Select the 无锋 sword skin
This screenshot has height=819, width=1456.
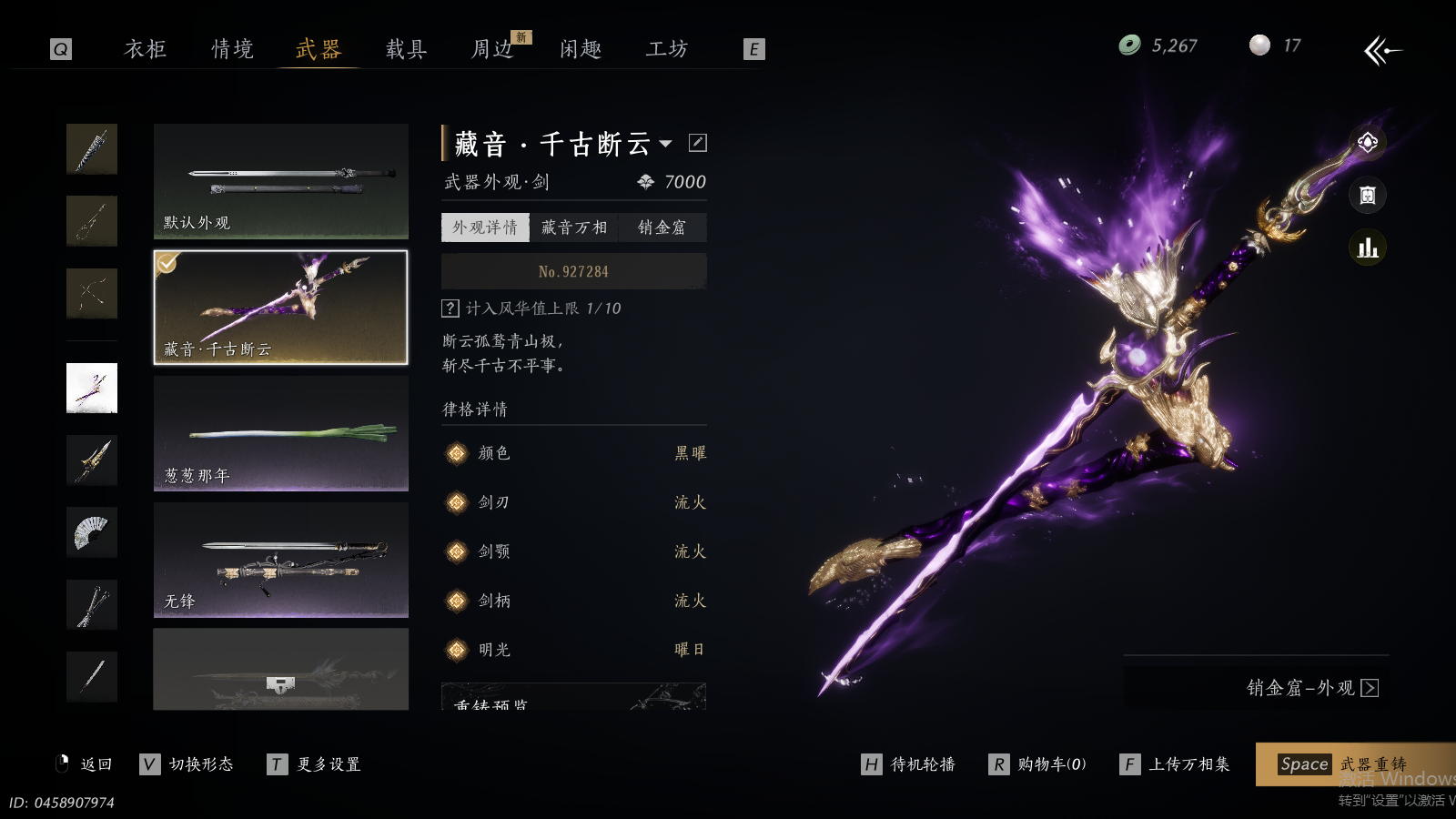pos(280,560)
